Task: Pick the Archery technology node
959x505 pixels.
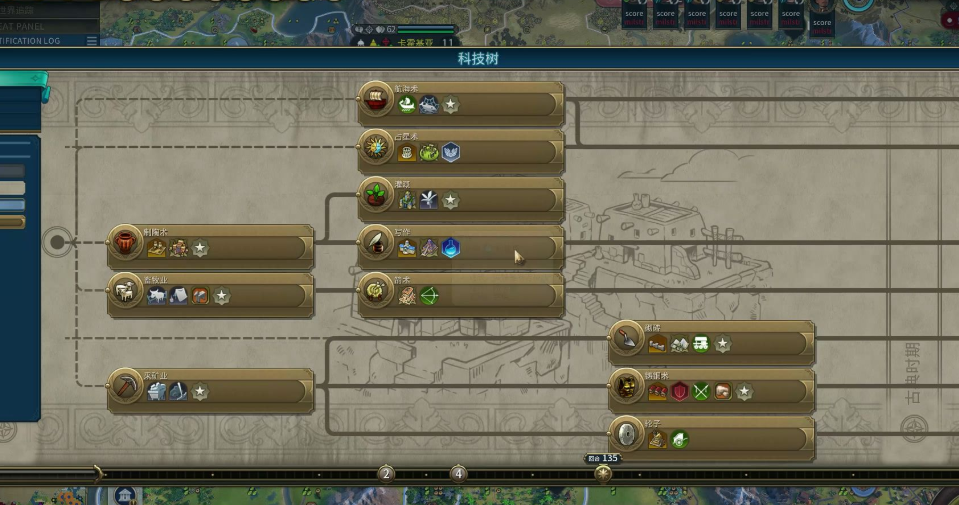Action: (376, 290)
